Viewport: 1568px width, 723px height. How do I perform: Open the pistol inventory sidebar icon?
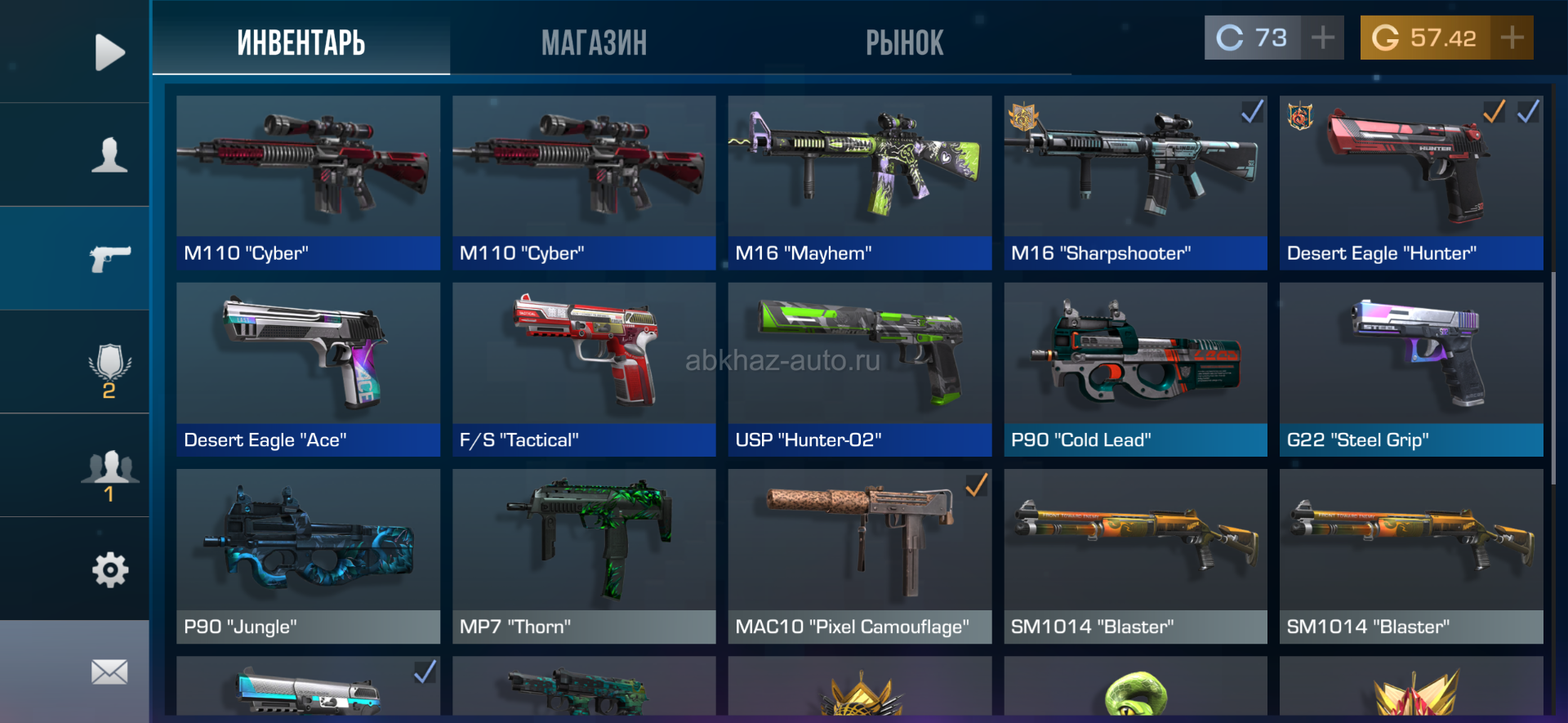(x=109, y=258)
